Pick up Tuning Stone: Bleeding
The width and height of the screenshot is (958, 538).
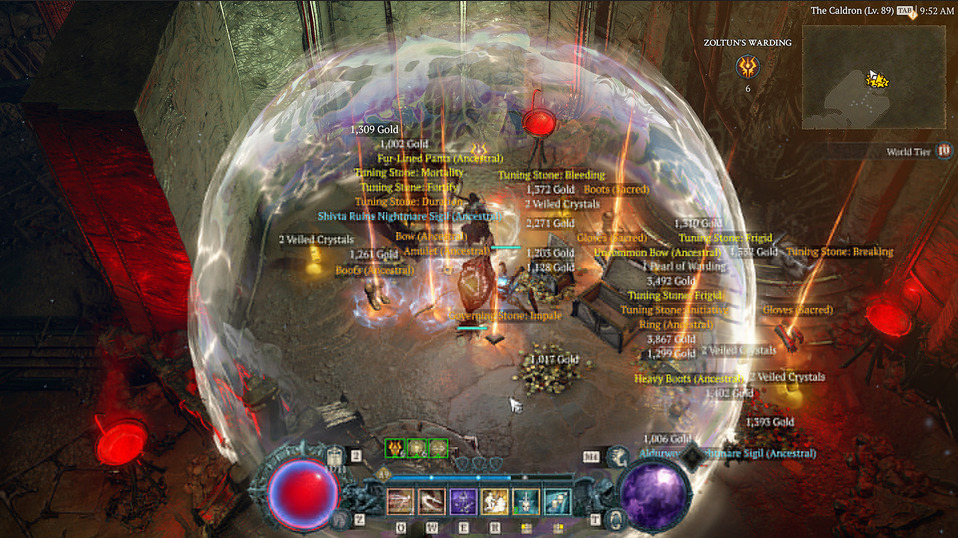click(x=551, y=175)
